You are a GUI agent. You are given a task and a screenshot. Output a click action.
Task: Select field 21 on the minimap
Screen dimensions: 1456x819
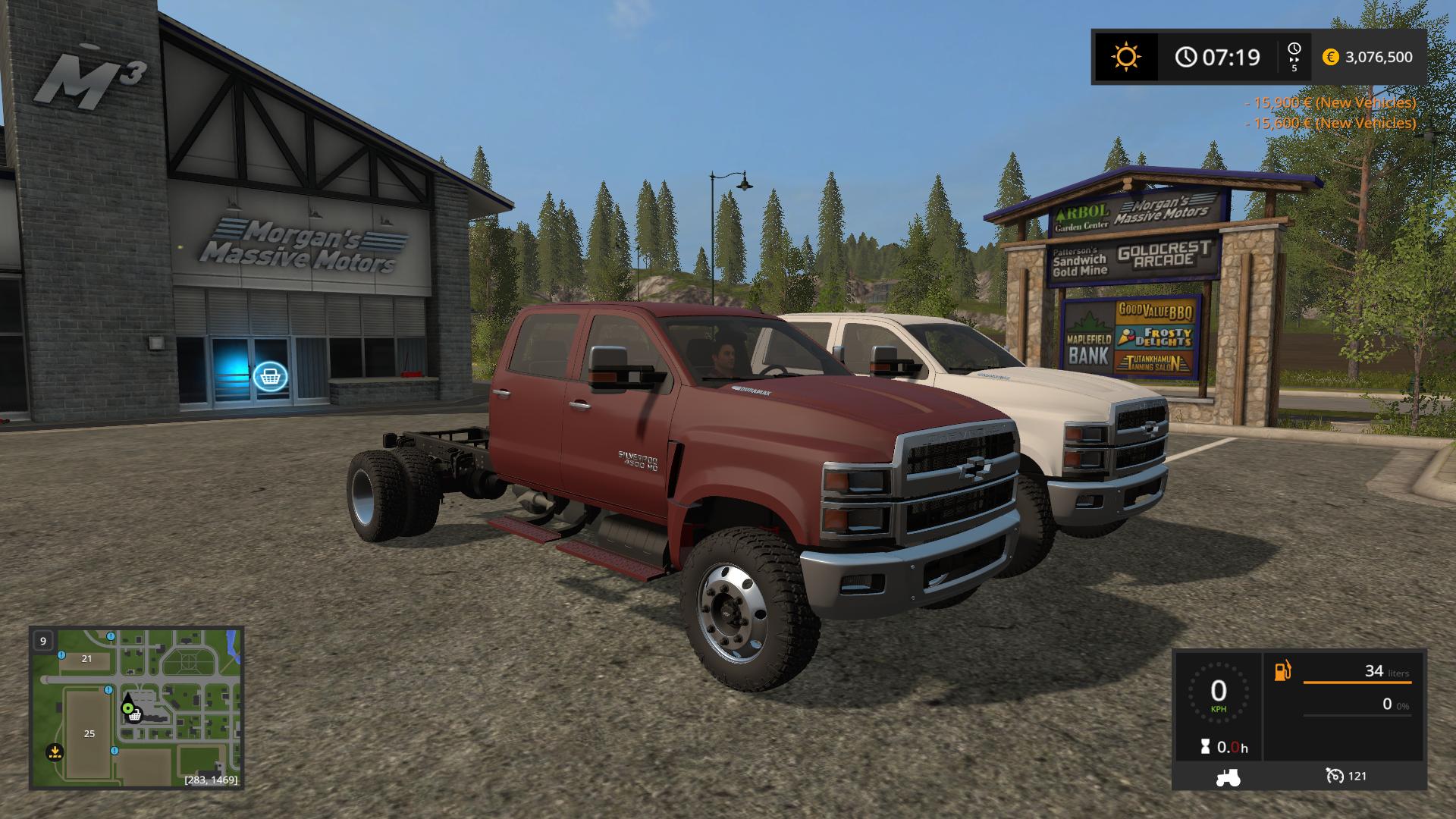[x=86, y=658]
